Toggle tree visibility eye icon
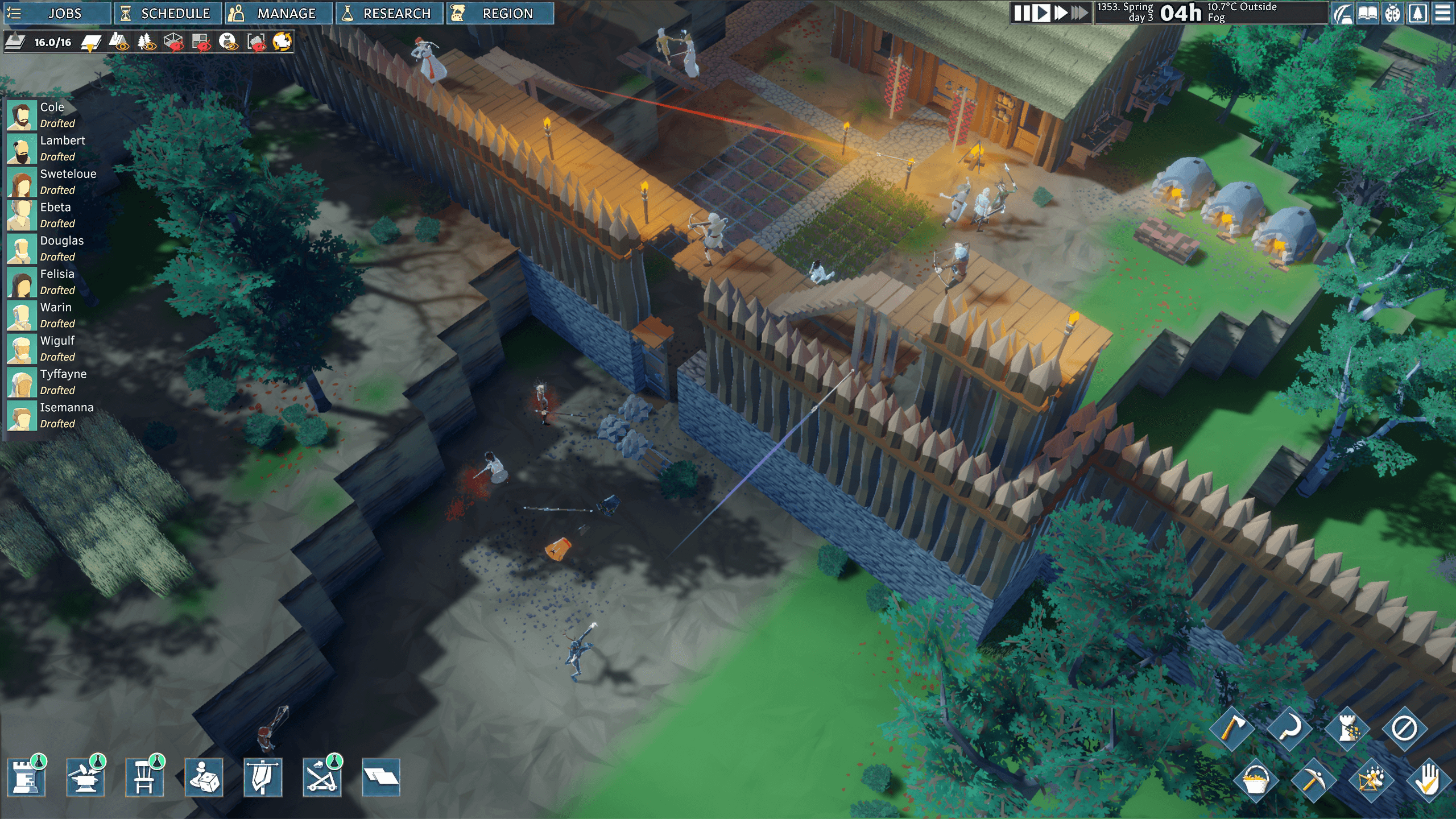 coord(147,42)
